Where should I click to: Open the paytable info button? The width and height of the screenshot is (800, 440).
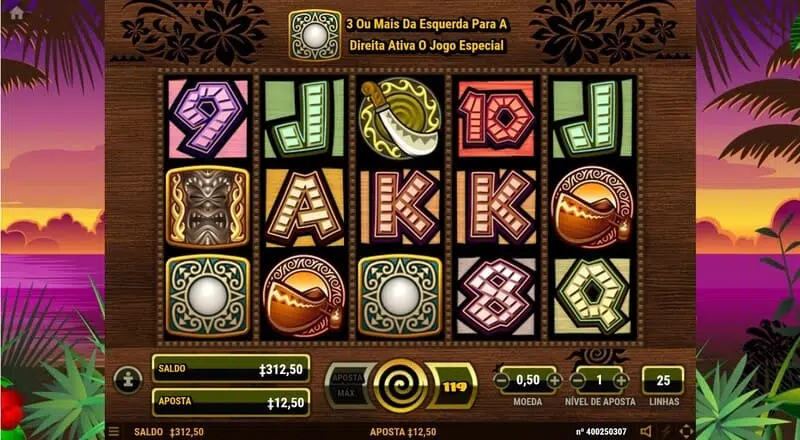point(127,380)
